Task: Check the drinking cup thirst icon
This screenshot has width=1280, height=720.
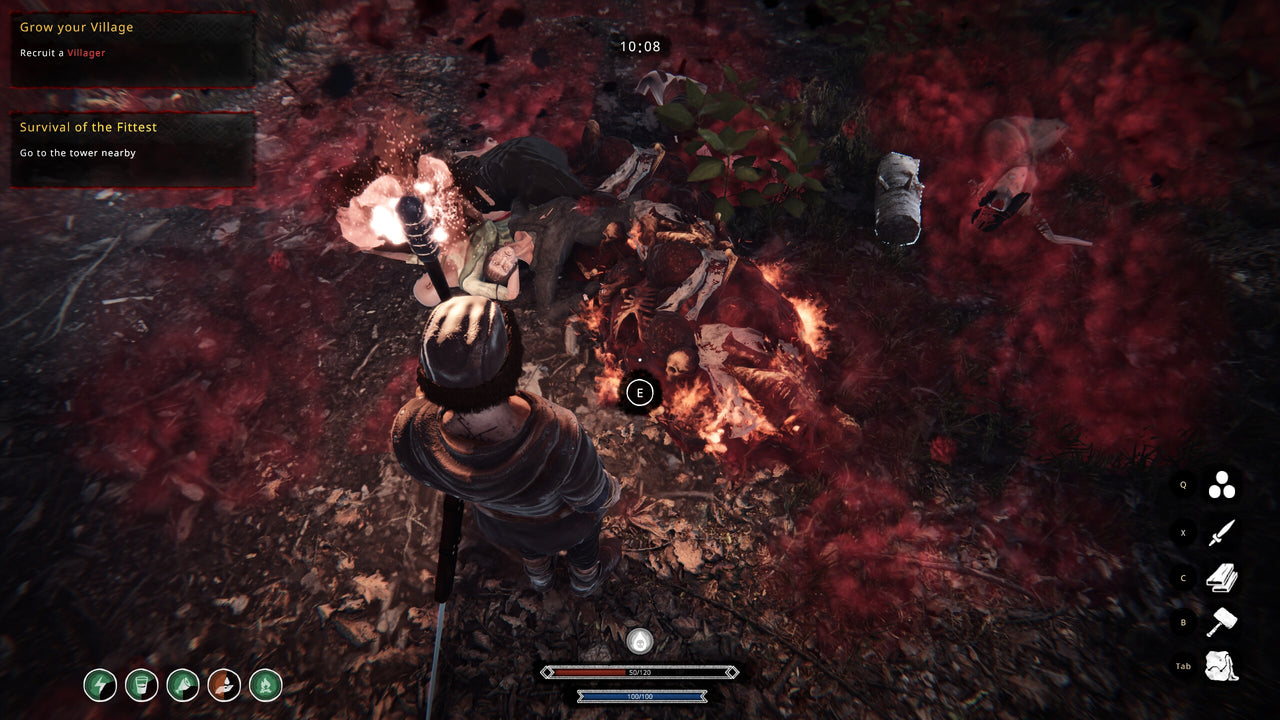Action: [142, 685]
